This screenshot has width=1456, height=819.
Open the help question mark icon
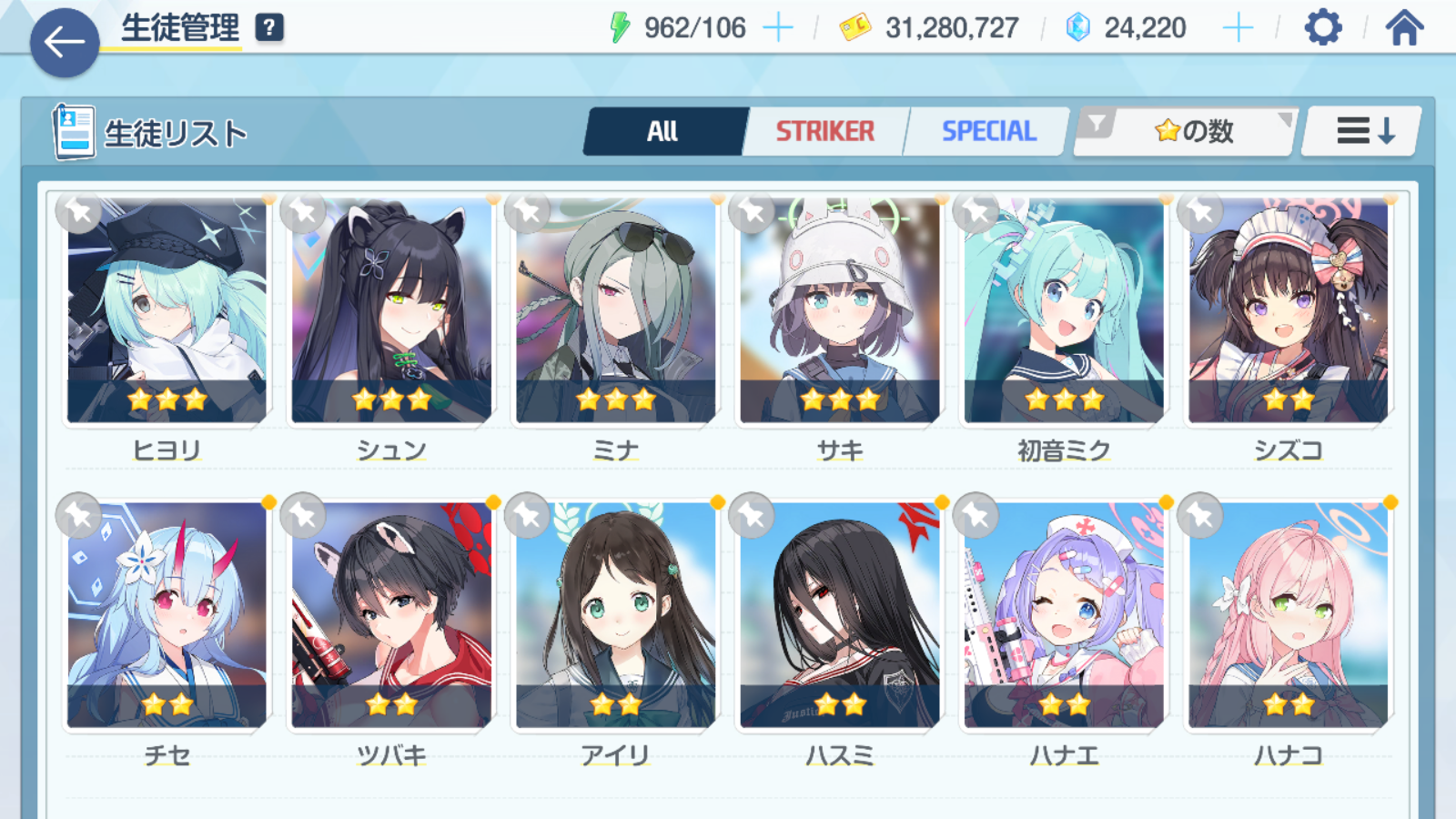pyautogui.click(x=269, y=28)
